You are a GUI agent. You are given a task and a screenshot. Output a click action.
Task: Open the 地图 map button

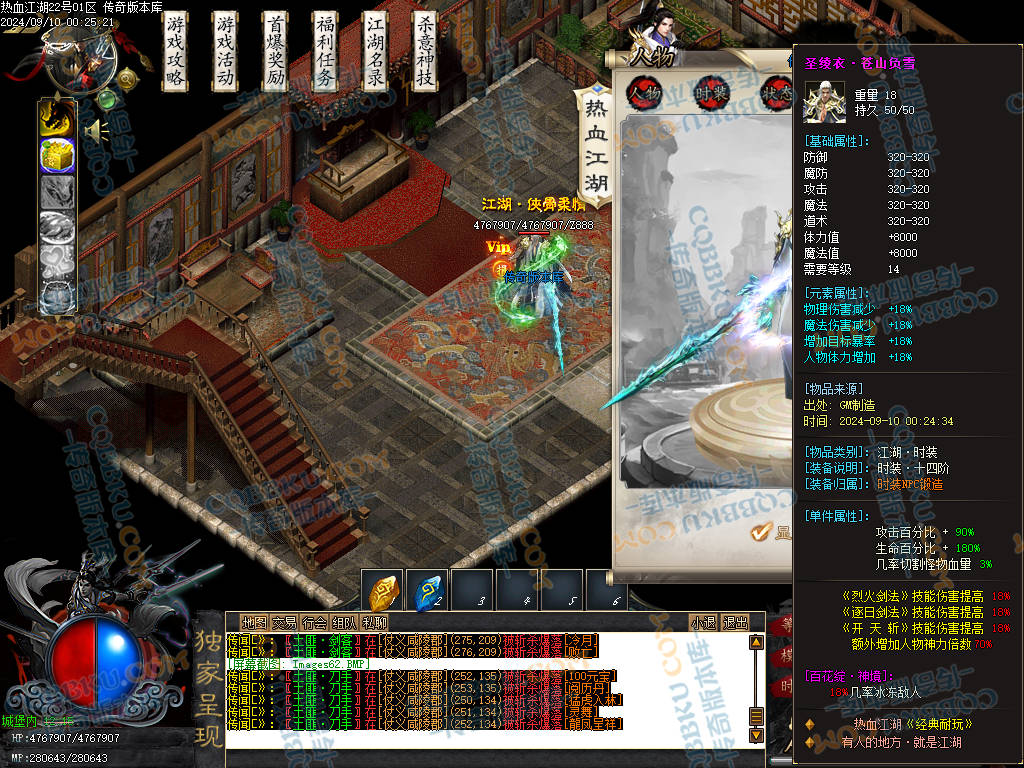(255, 622)
